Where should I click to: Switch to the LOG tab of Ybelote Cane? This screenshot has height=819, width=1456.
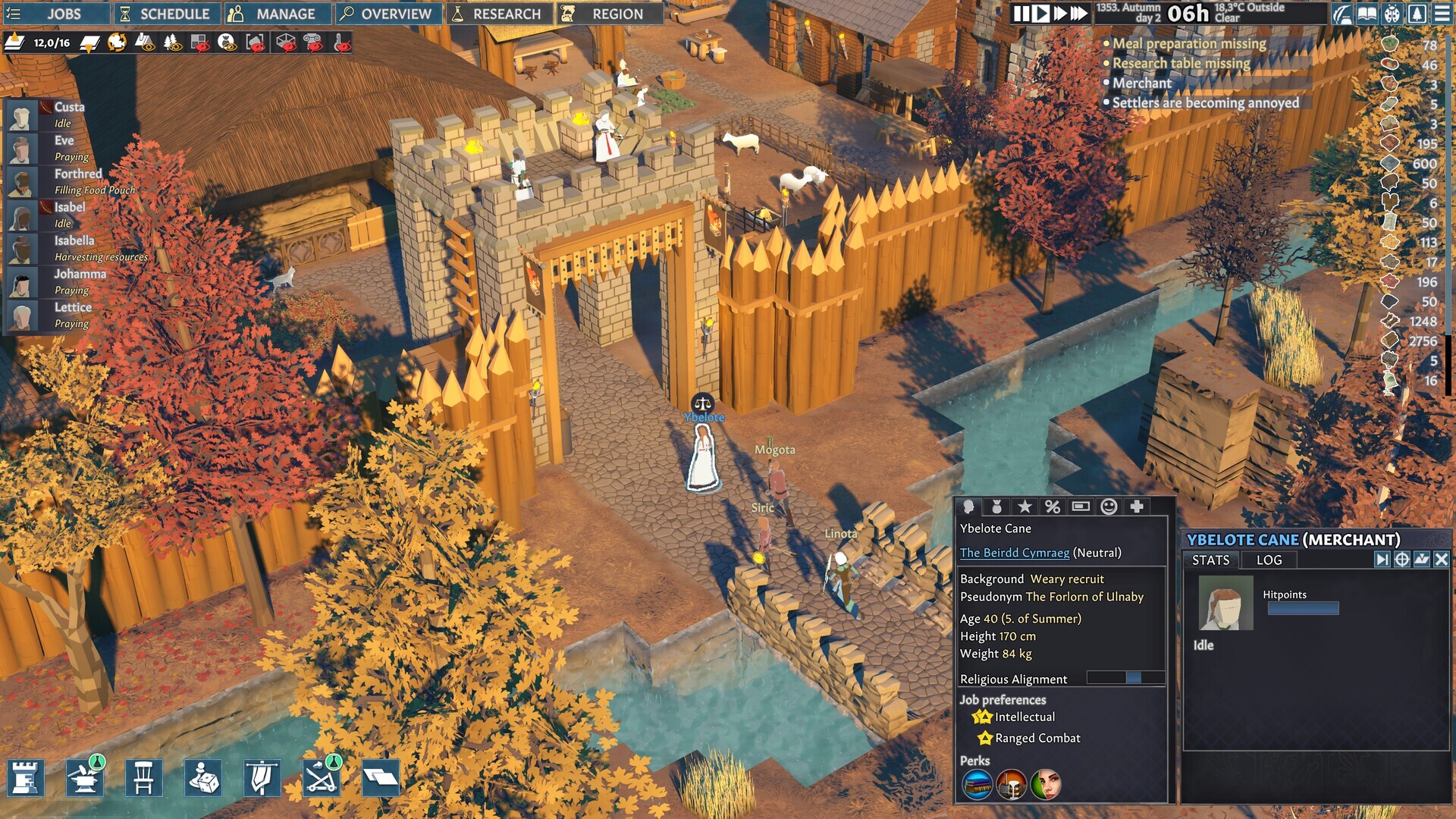(1268, 560)
